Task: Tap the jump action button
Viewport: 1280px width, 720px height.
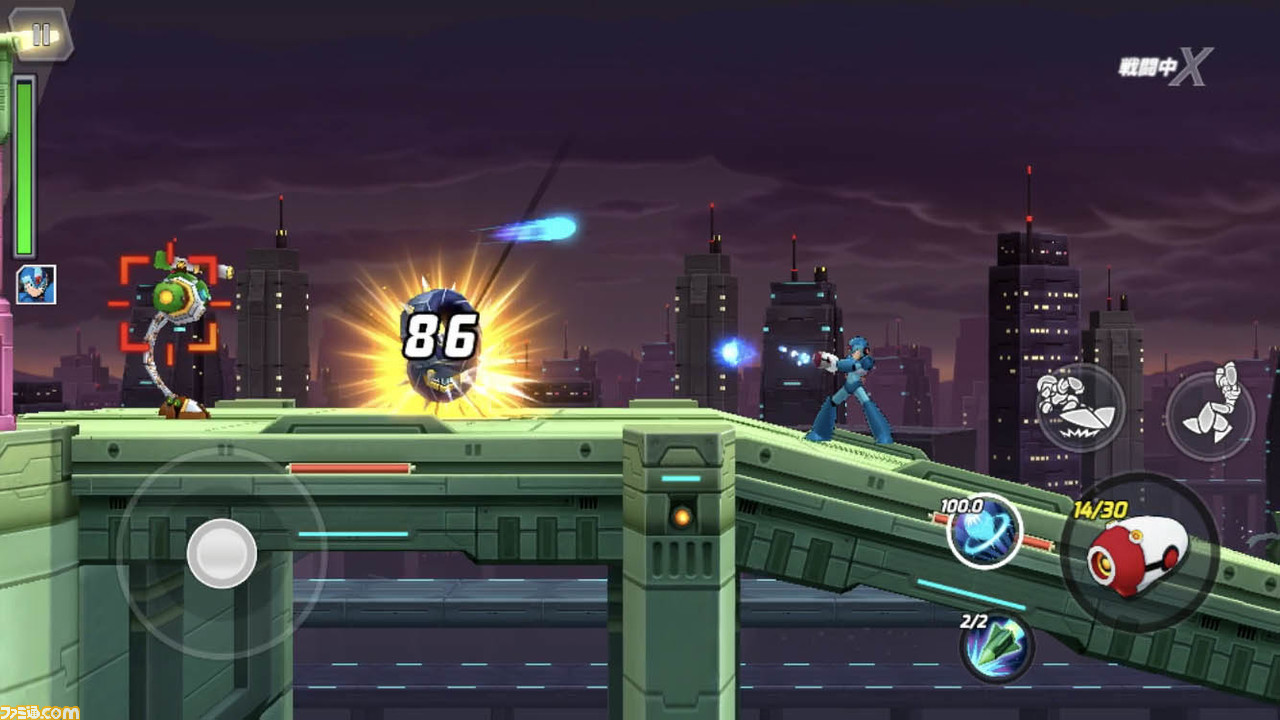Action: pos(1210,415)
